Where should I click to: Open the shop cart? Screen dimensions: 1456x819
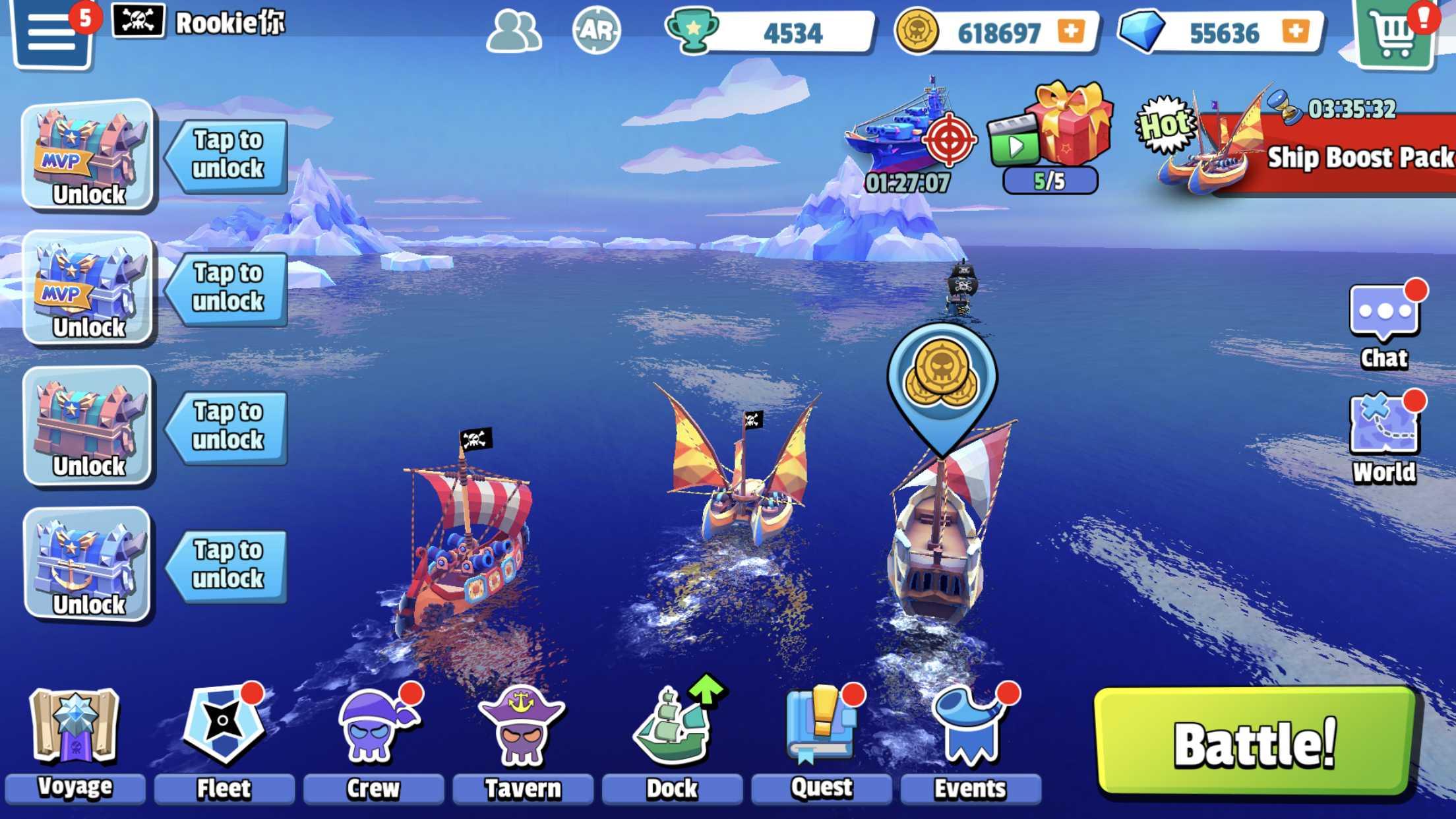(x=1395, y=33)
